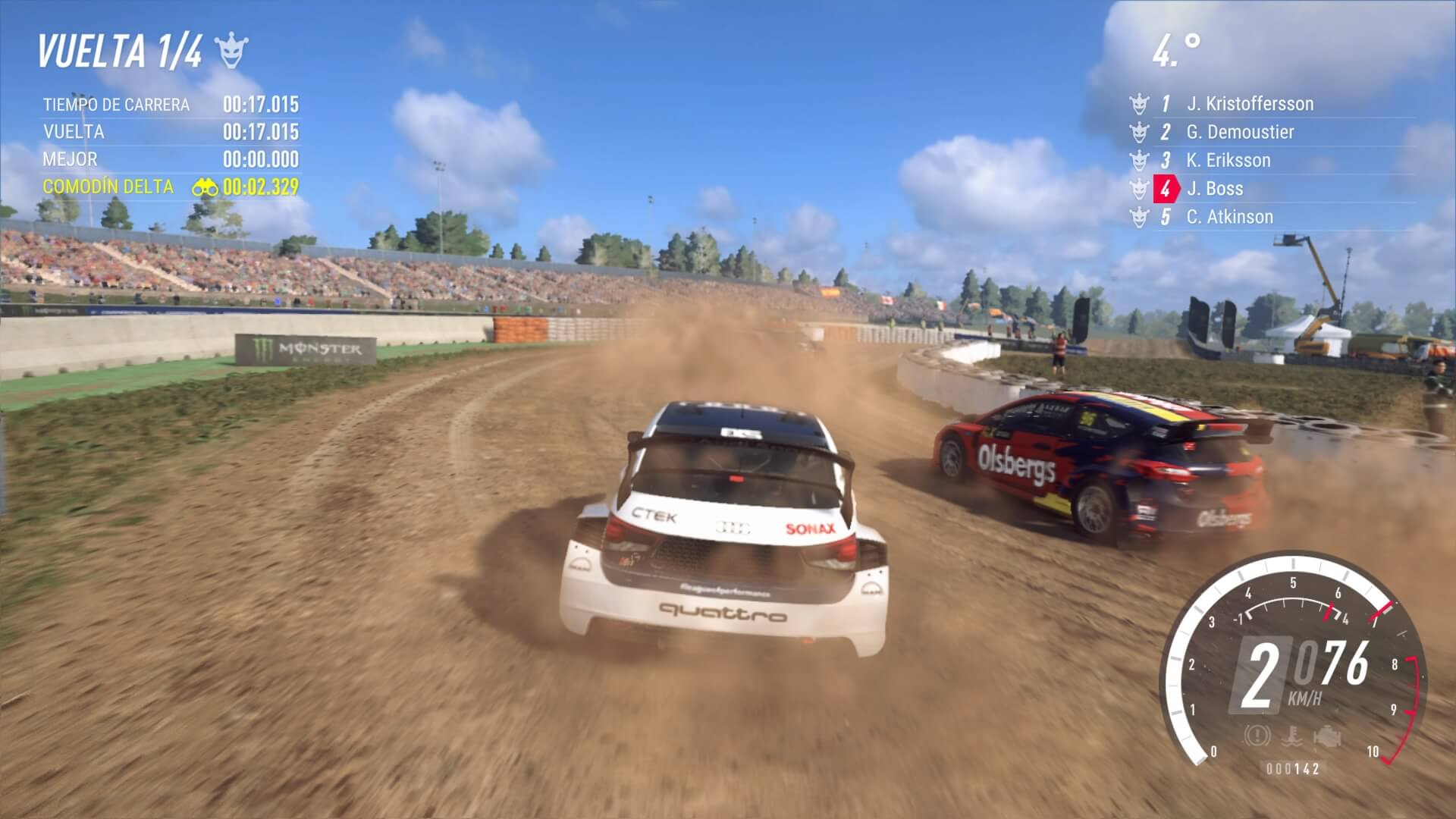Select G. Demoustier's row in the standings

point(1240,132)
